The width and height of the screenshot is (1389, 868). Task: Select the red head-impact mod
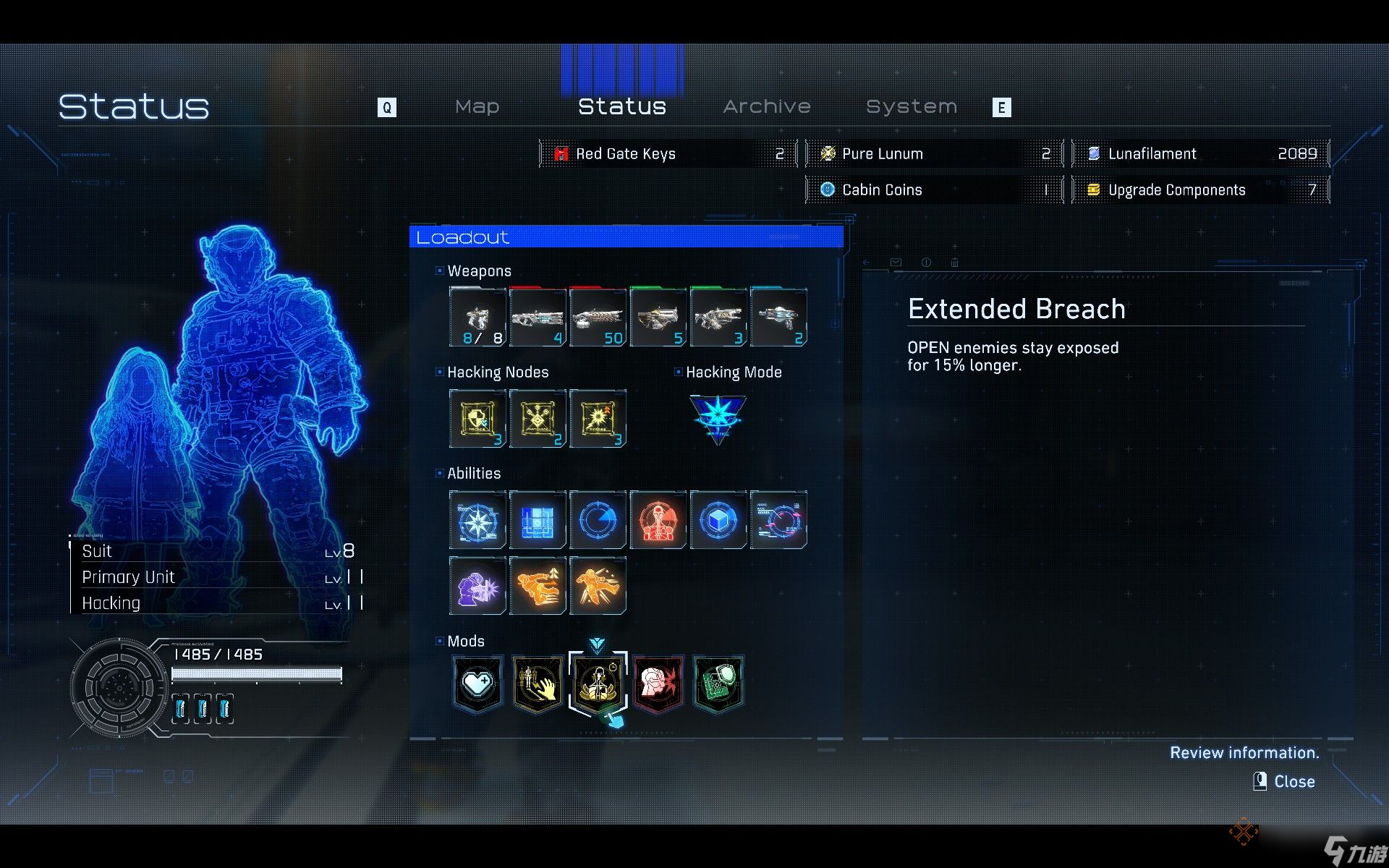tap(658, 683)
